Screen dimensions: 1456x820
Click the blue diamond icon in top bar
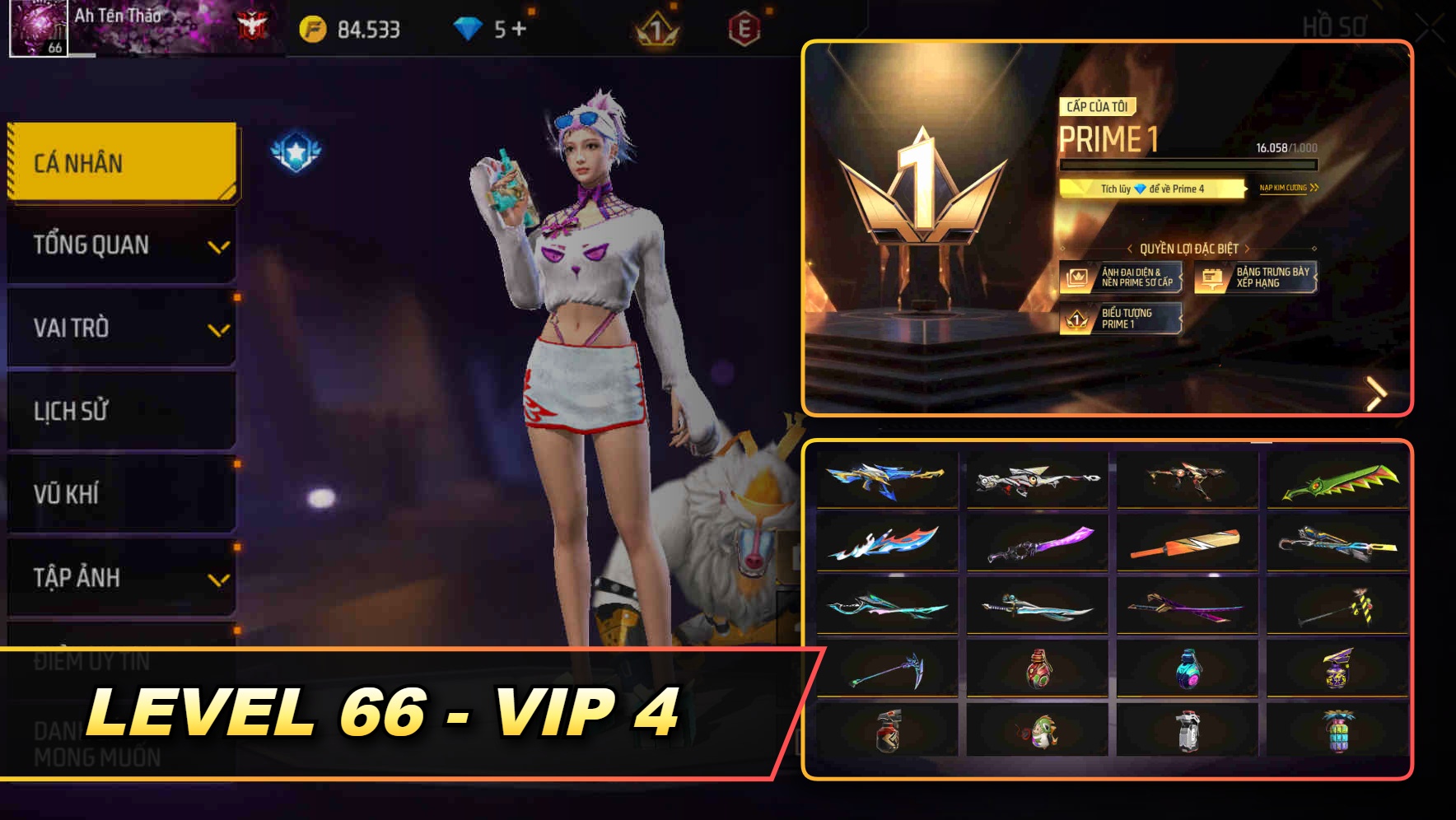[x=466, y=26]
